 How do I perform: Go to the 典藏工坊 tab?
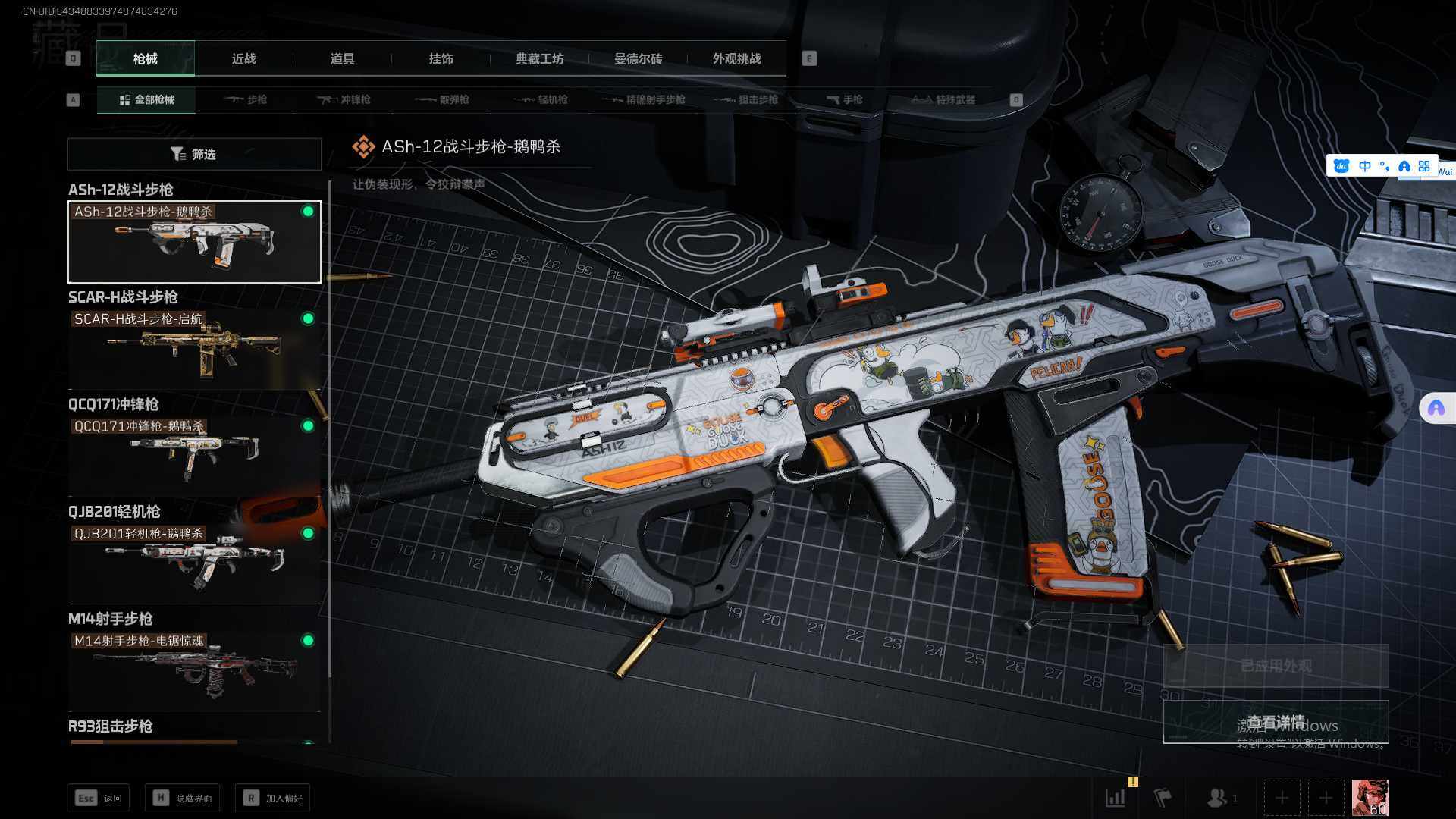(x=539, y=58)
